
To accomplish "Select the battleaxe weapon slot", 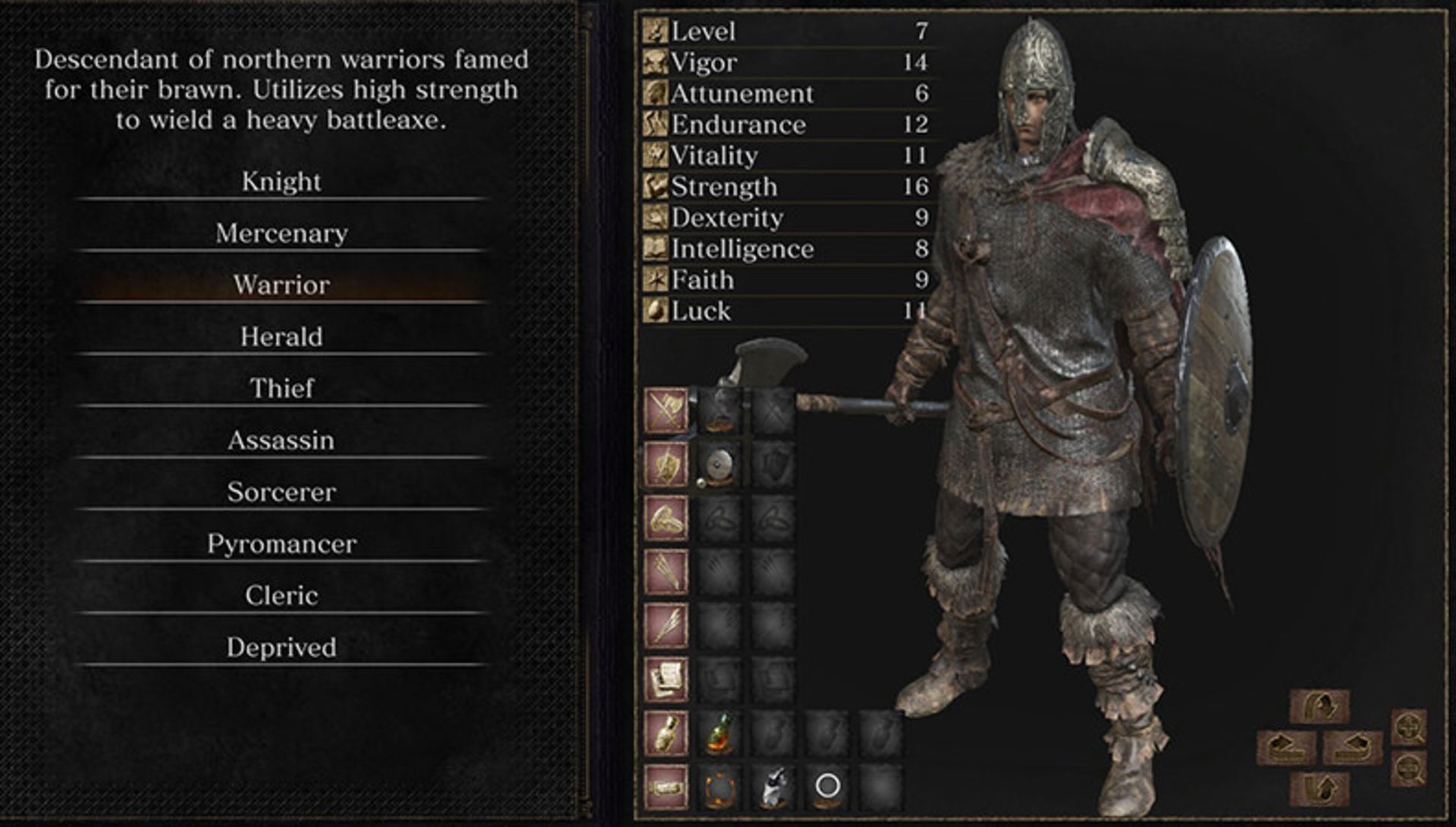I will click(718, 410).
